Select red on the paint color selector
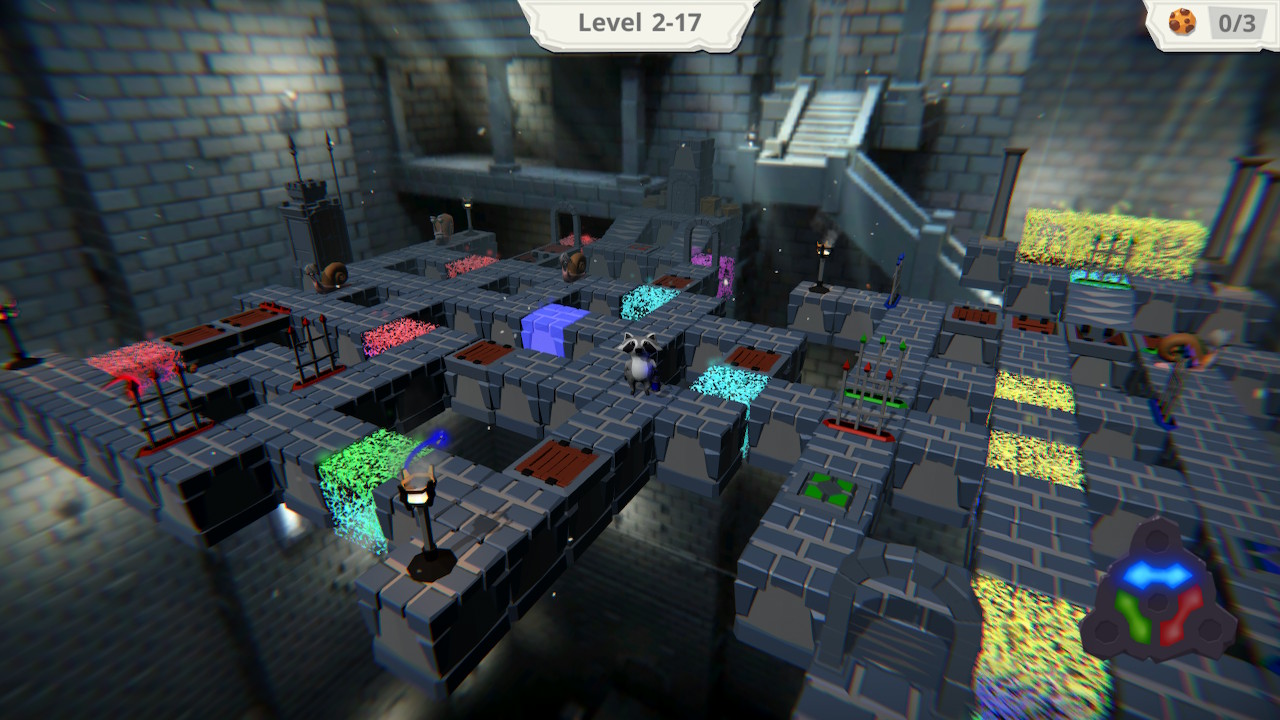 click(x=1180, y=616)
